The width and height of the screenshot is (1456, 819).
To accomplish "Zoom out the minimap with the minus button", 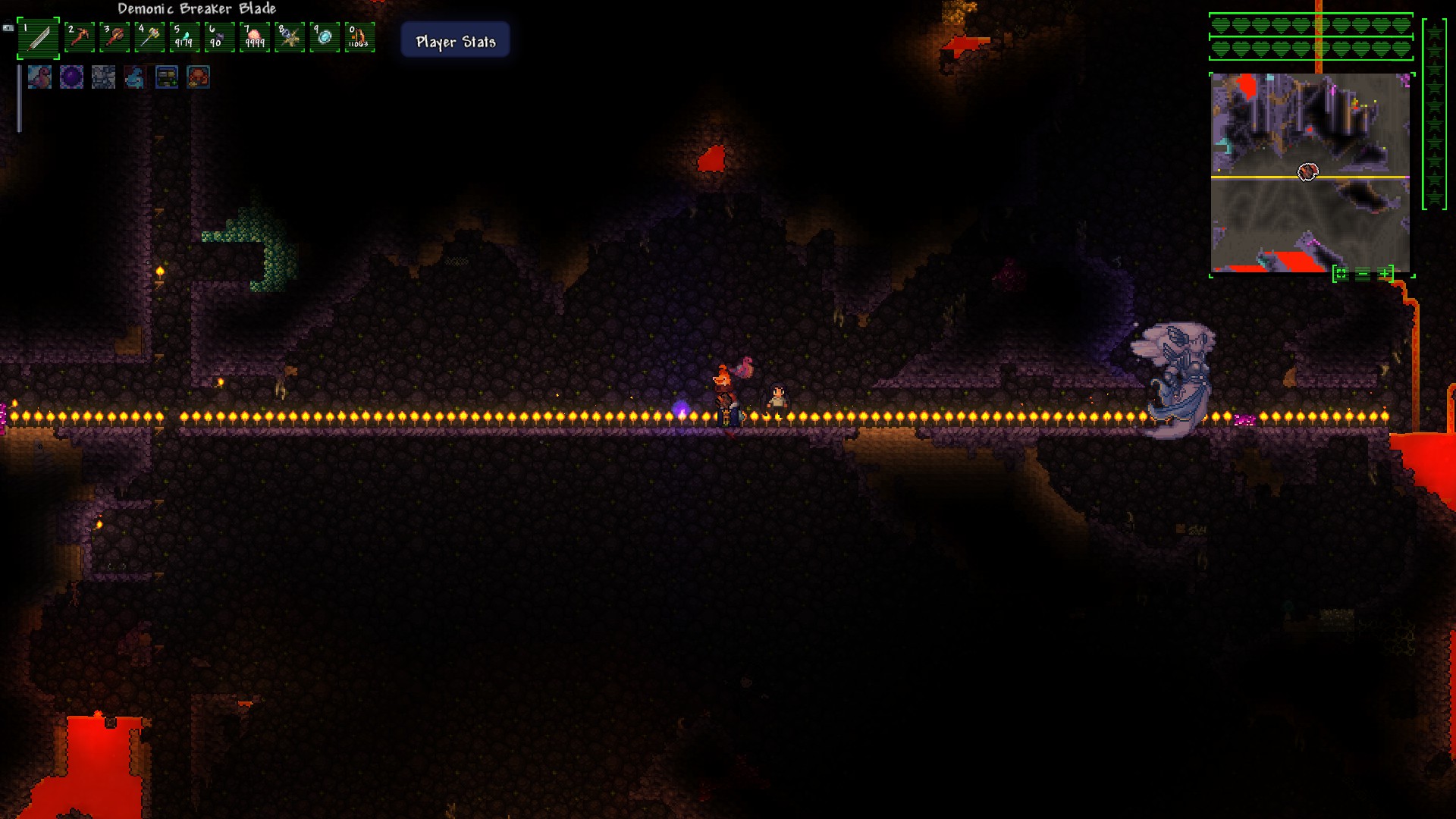I will [x=1362, y=274].
